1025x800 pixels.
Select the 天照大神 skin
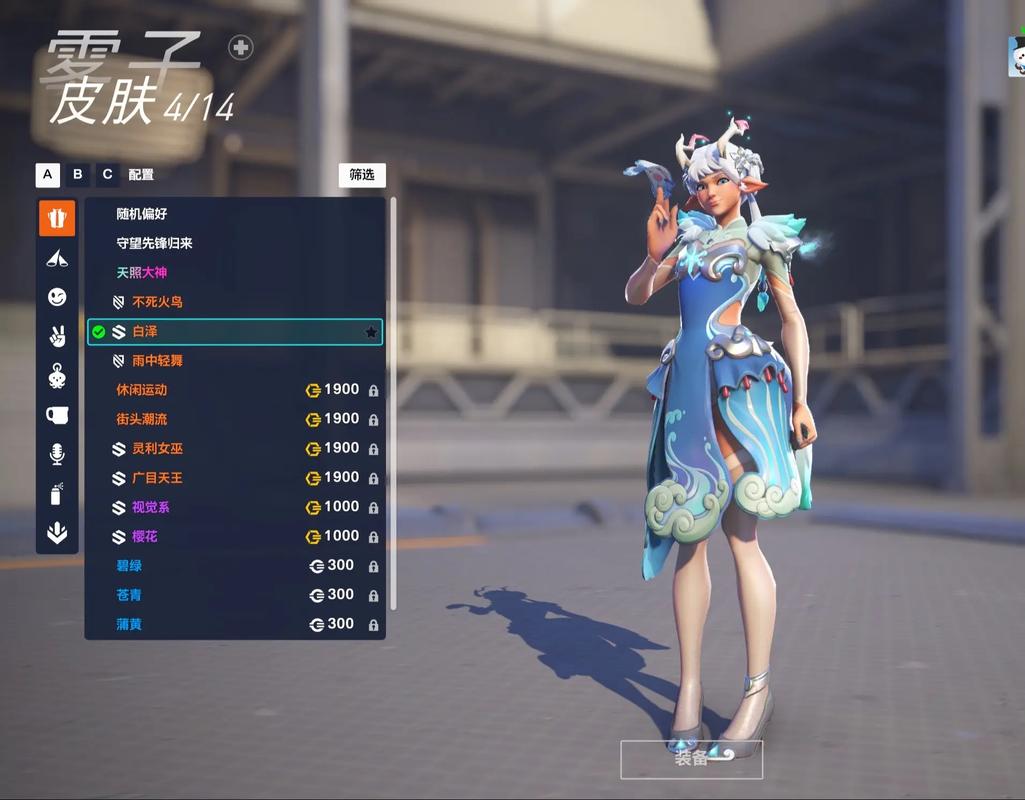pyautogui.click(x=141, y=272)
